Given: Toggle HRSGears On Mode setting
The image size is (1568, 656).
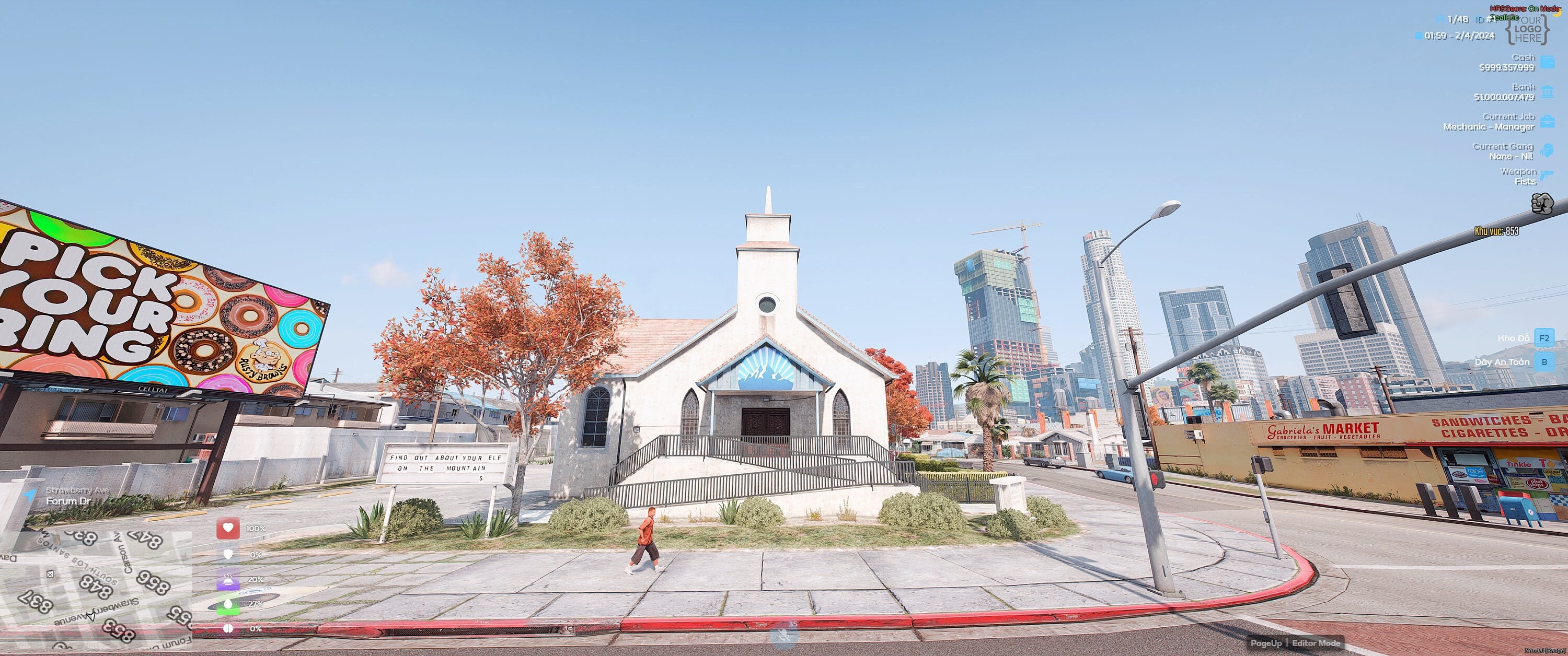Looking at the screenshot, I should click(1521, 8).
